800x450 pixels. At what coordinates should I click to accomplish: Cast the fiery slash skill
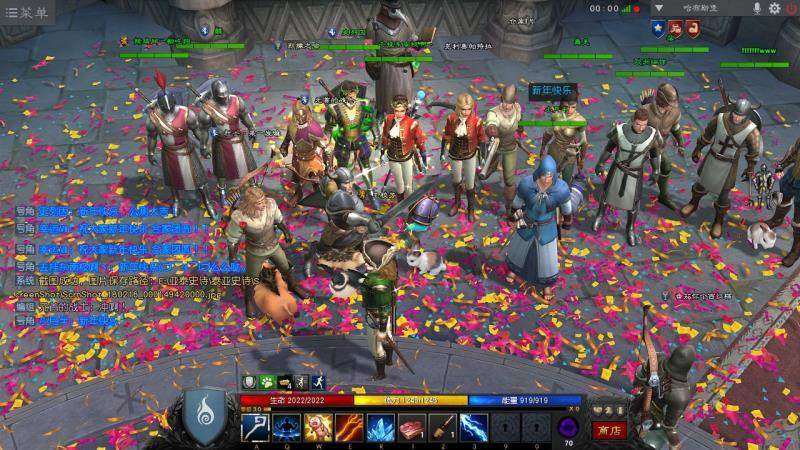click(349, 428)
